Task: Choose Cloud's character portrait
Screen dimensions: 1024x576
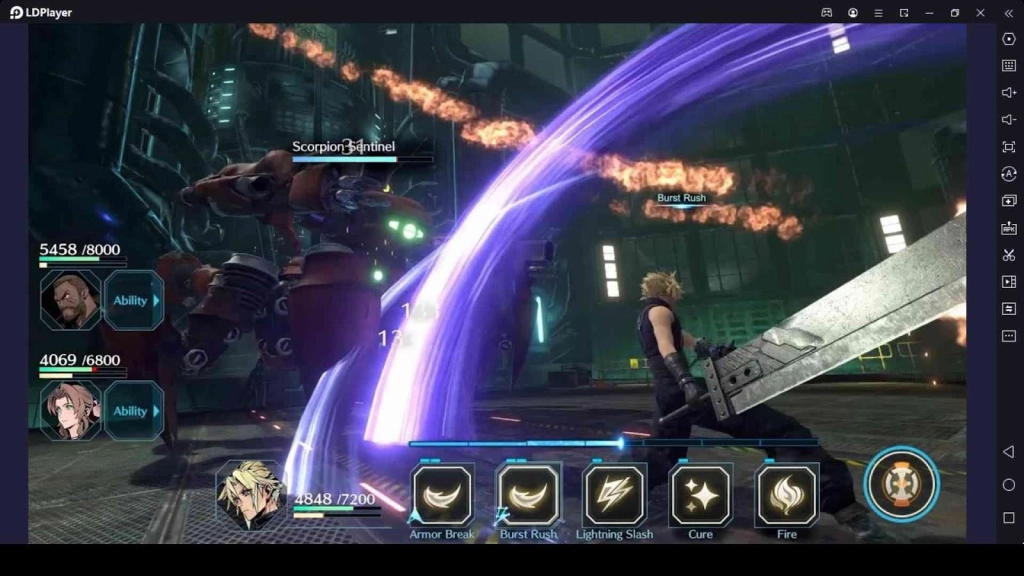Action: click(x=249, y=494)
